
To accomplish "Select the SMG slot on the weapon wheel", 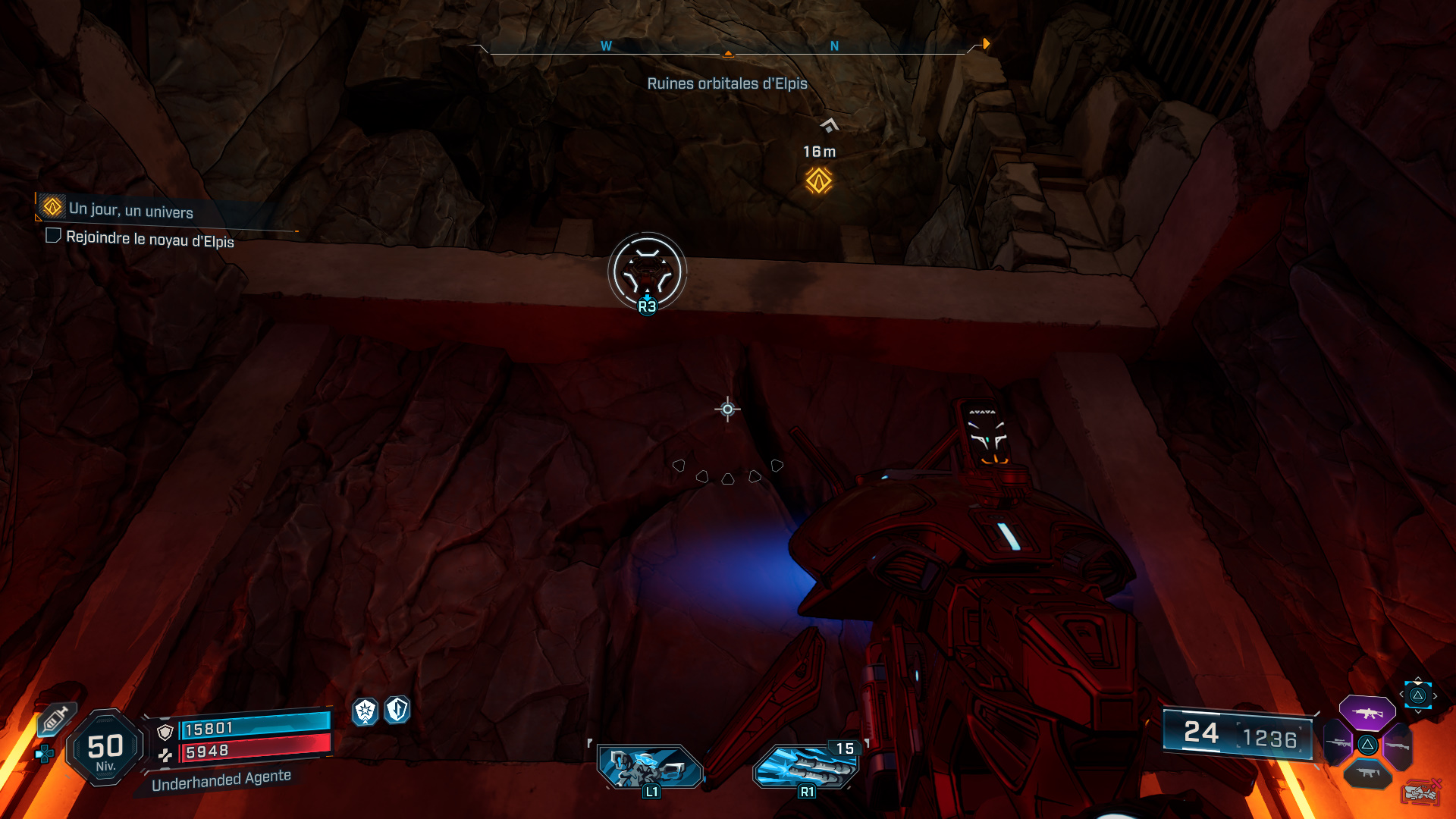I will tap(1367, 773).
